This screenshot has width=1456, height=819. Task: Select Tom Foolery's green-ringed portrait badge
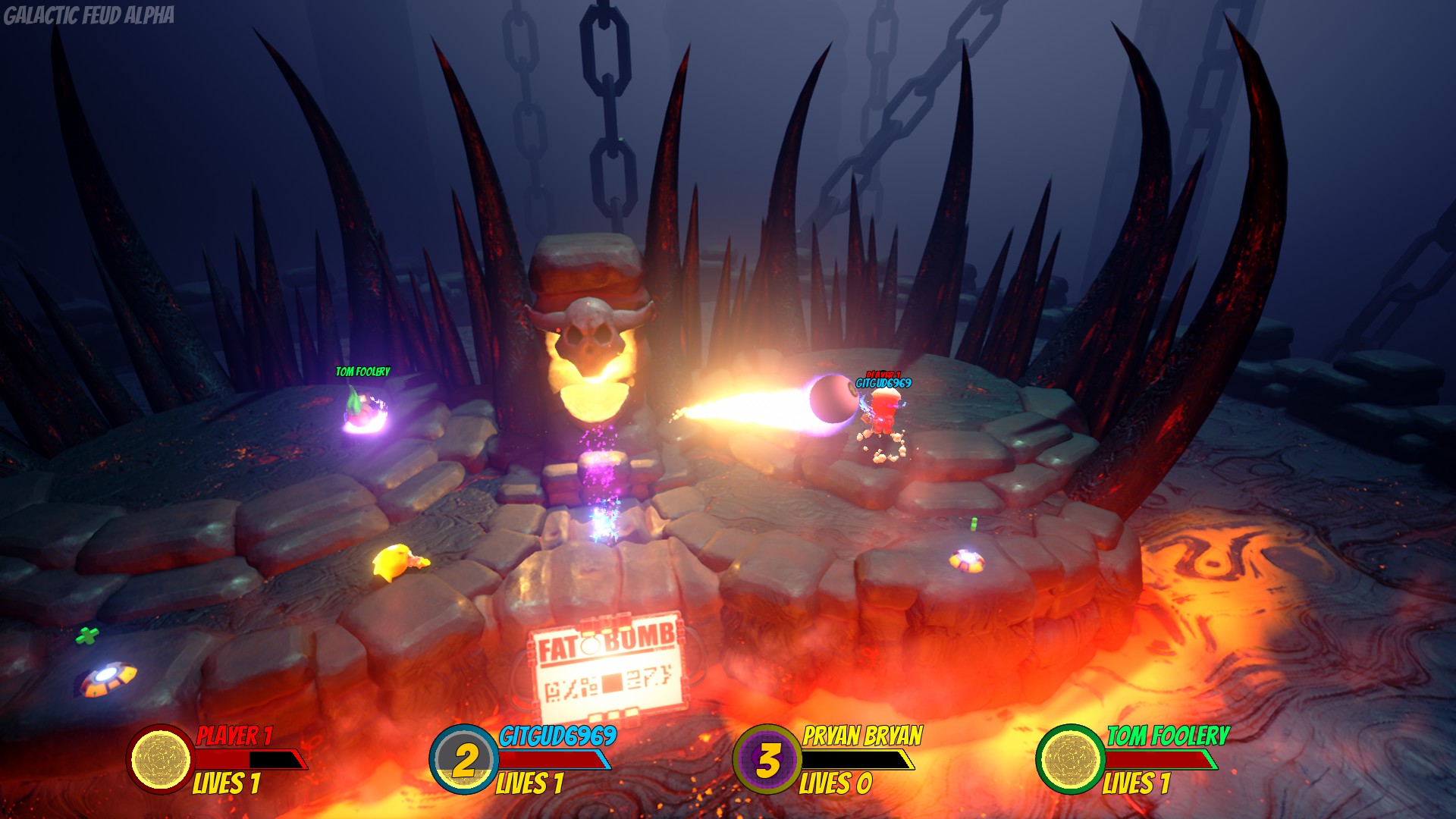pos(1071,759)
